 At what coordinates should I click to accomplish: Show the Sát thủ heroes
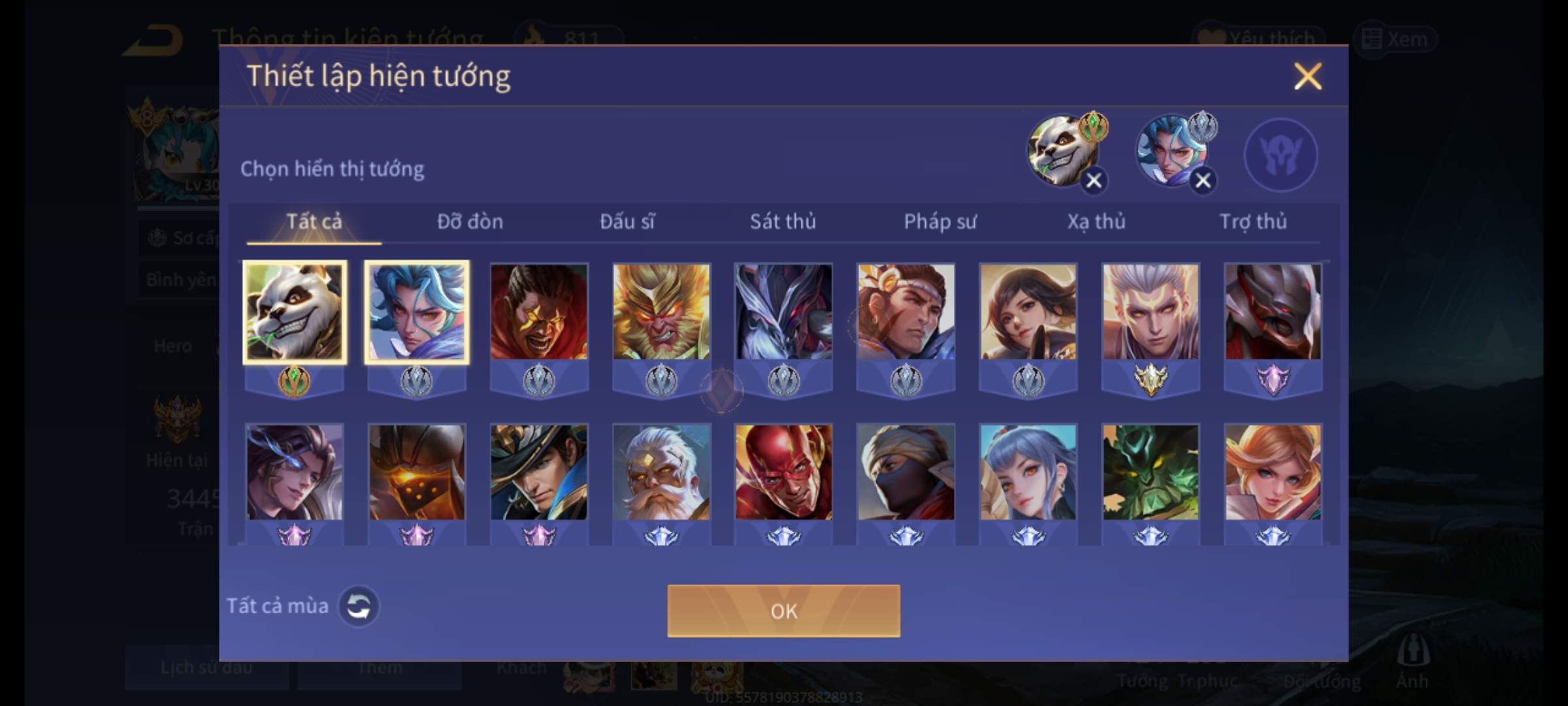783,222
